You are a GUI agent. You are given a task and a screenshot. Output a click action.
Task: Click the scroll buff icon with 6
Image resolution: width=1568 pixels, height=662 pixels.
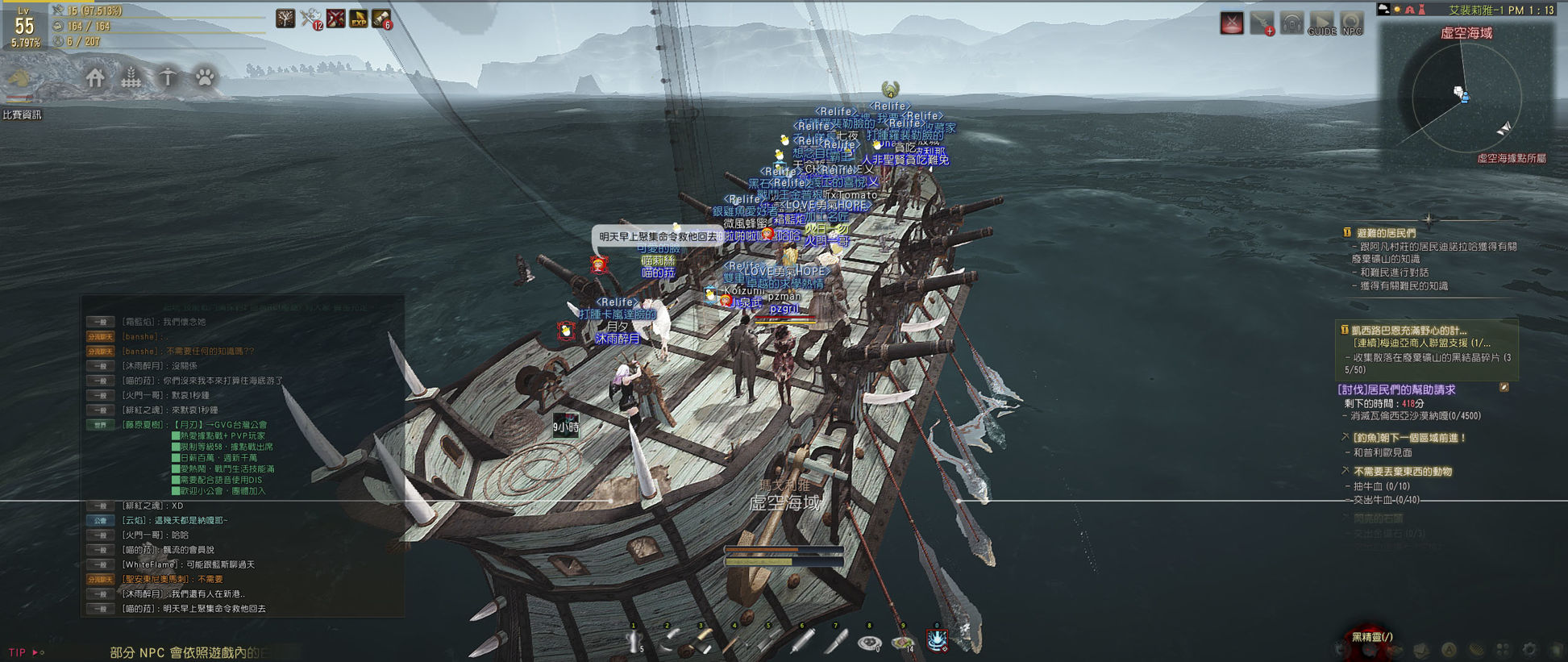point(382,18)
